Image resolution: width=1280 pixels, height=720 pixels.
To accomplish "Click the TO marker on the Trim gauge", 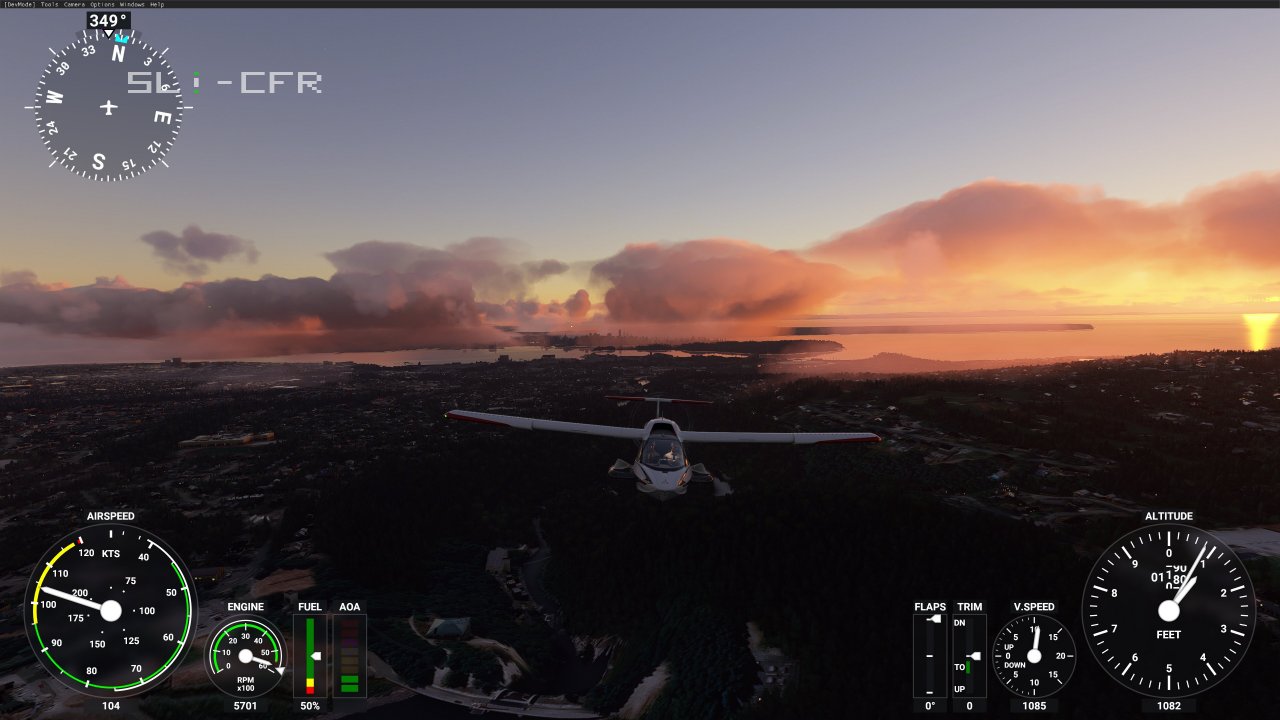I will 960,666.
